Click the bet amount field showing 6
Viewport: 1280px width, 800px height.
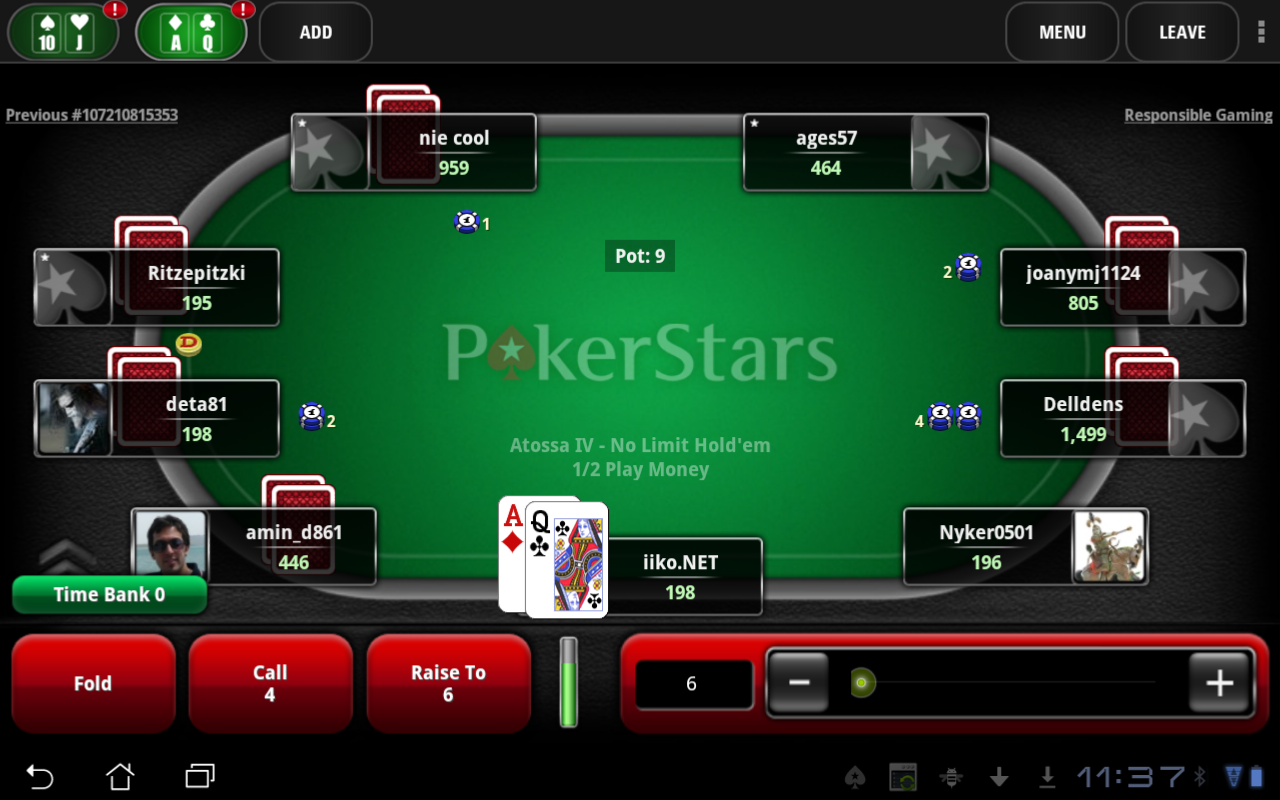pyautogui.click(x=694, y=683)
